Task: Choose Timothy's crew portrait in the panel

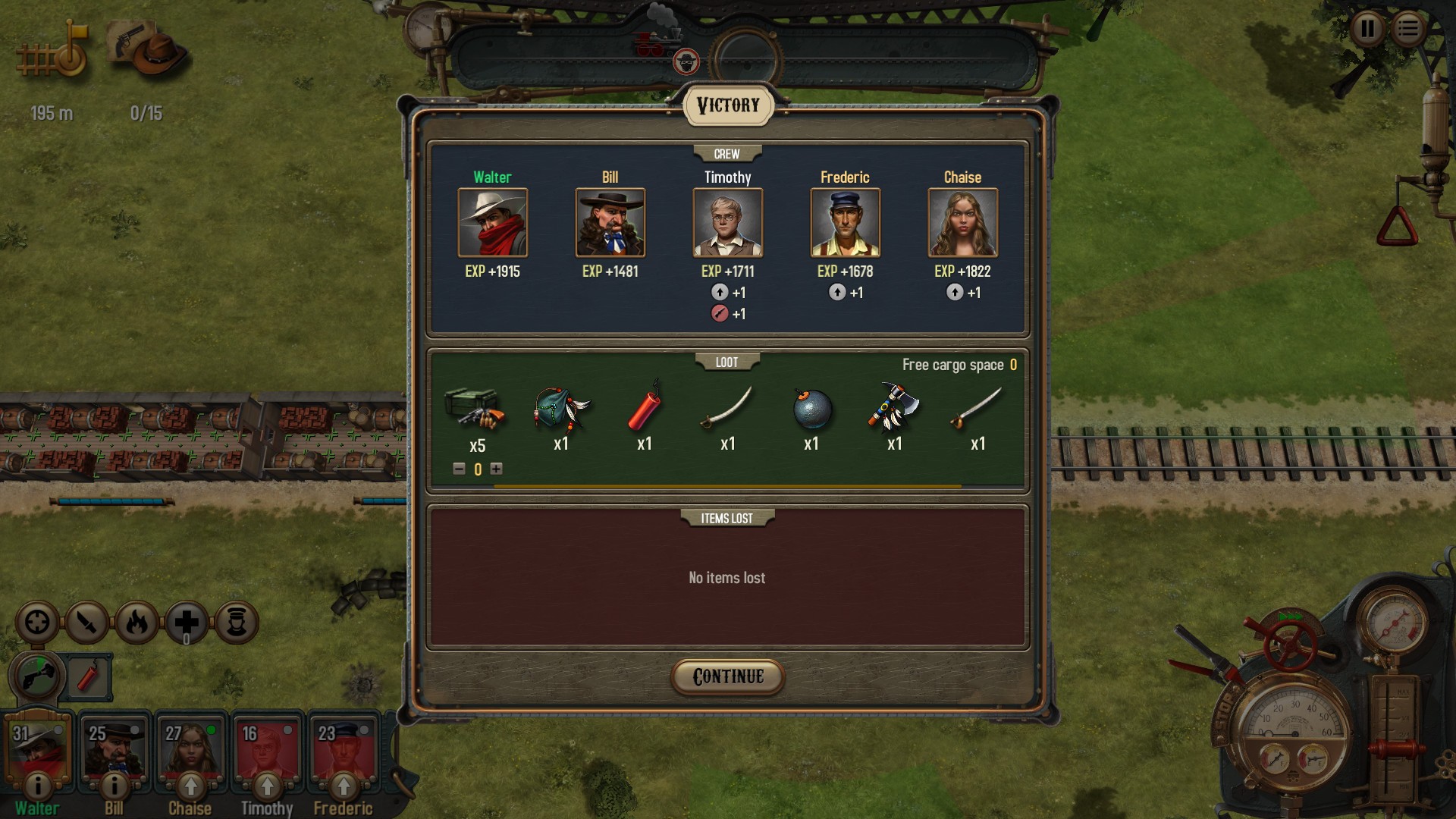Action: (x=727, y=223)
